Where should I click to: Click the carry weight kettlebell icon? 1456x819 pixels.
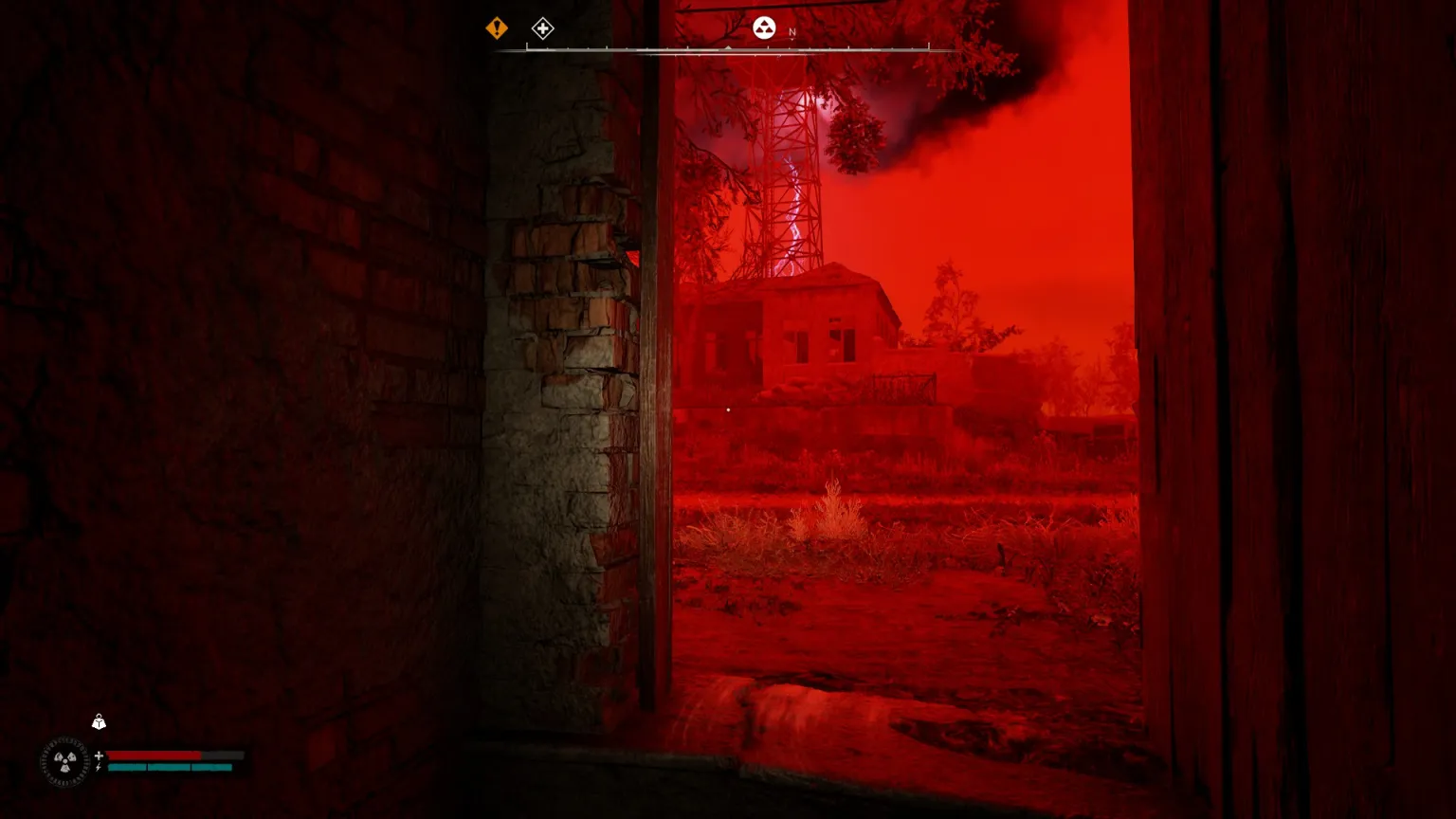[x=99, y=721]
